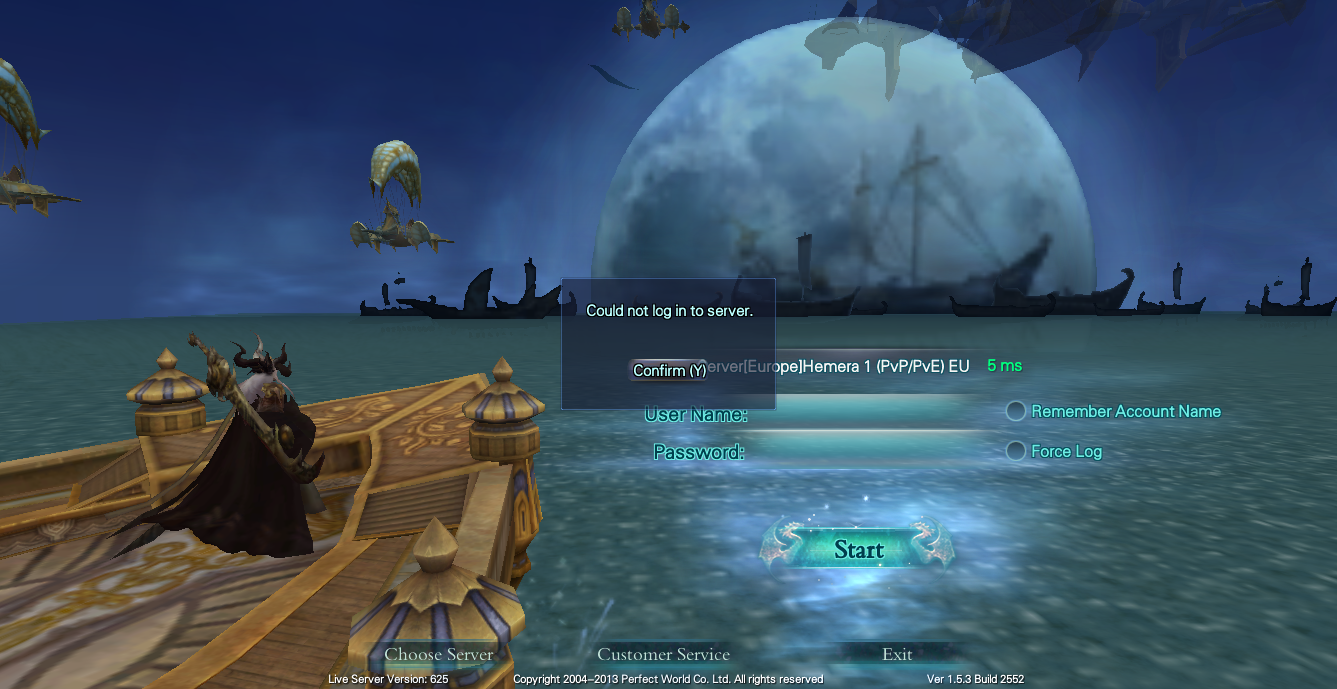
Task: Click the Start login button
Action: (x=858, y=549)
